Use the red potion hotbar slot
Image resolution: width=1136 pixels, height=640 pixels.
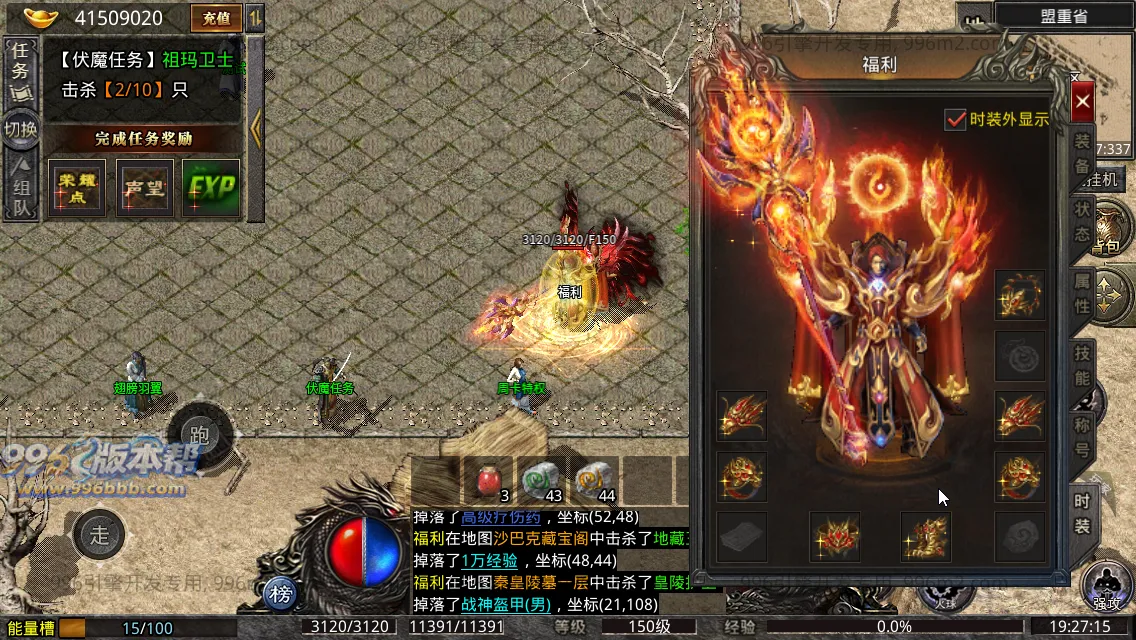click(x=488, y=481)
